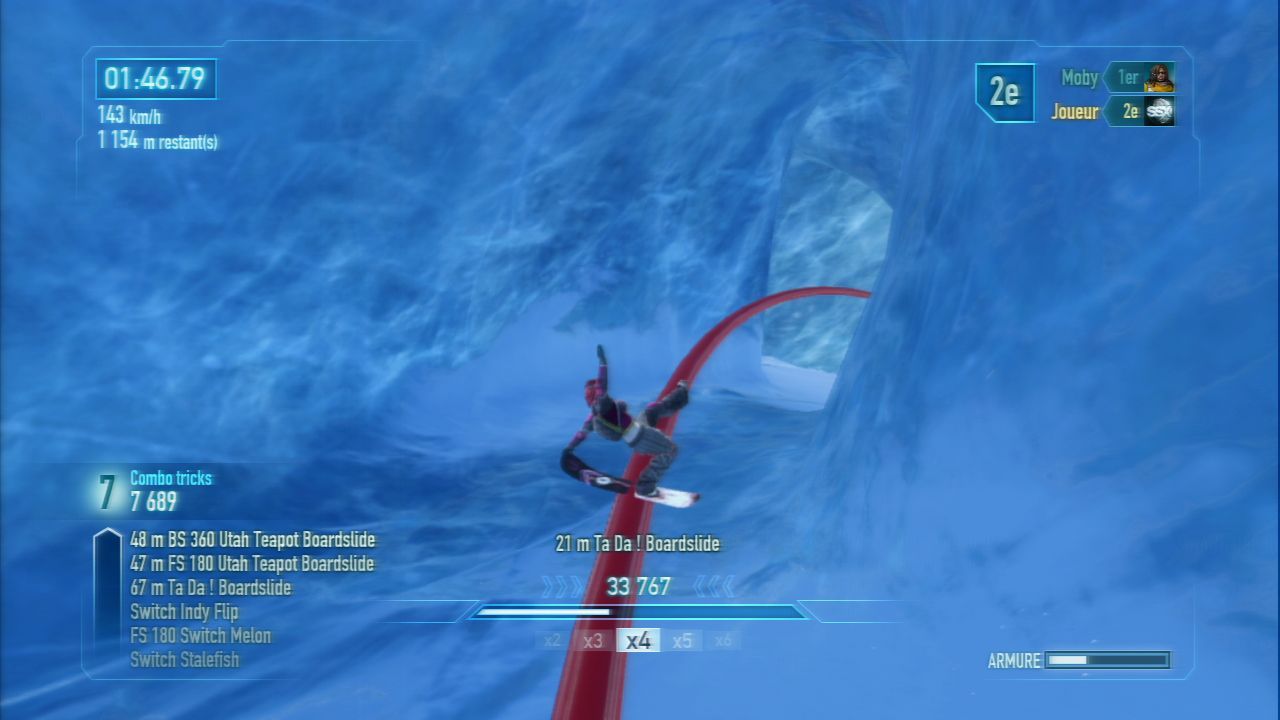The width and height of the screenshot is (1280, 720).
Task: Select the Switch Indy Flip trick entry
Action: pyautogui.click(x=184, y=612)
